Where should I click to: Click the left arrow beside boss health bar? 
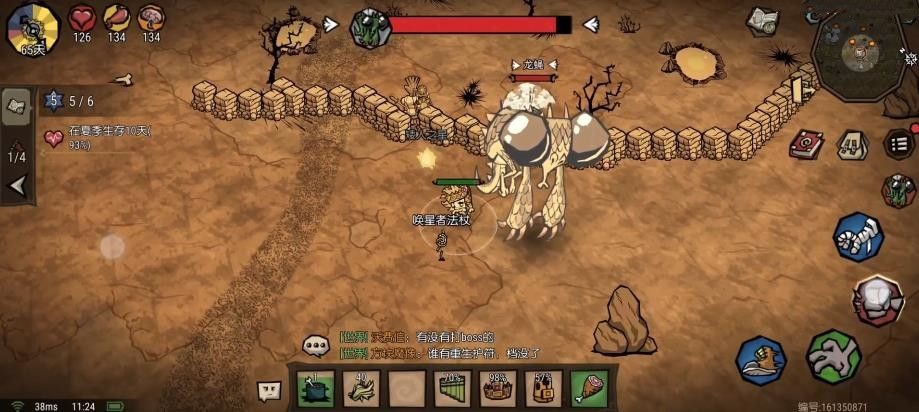[591, 24]
